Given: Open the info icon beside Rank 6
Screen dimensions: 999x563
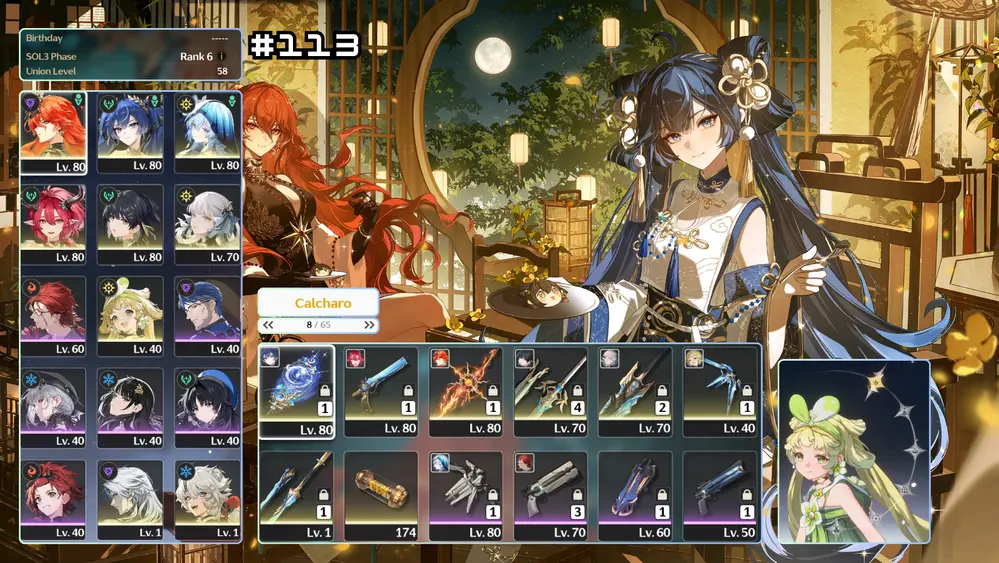Looking at the screenshot, I should [222, 57].
